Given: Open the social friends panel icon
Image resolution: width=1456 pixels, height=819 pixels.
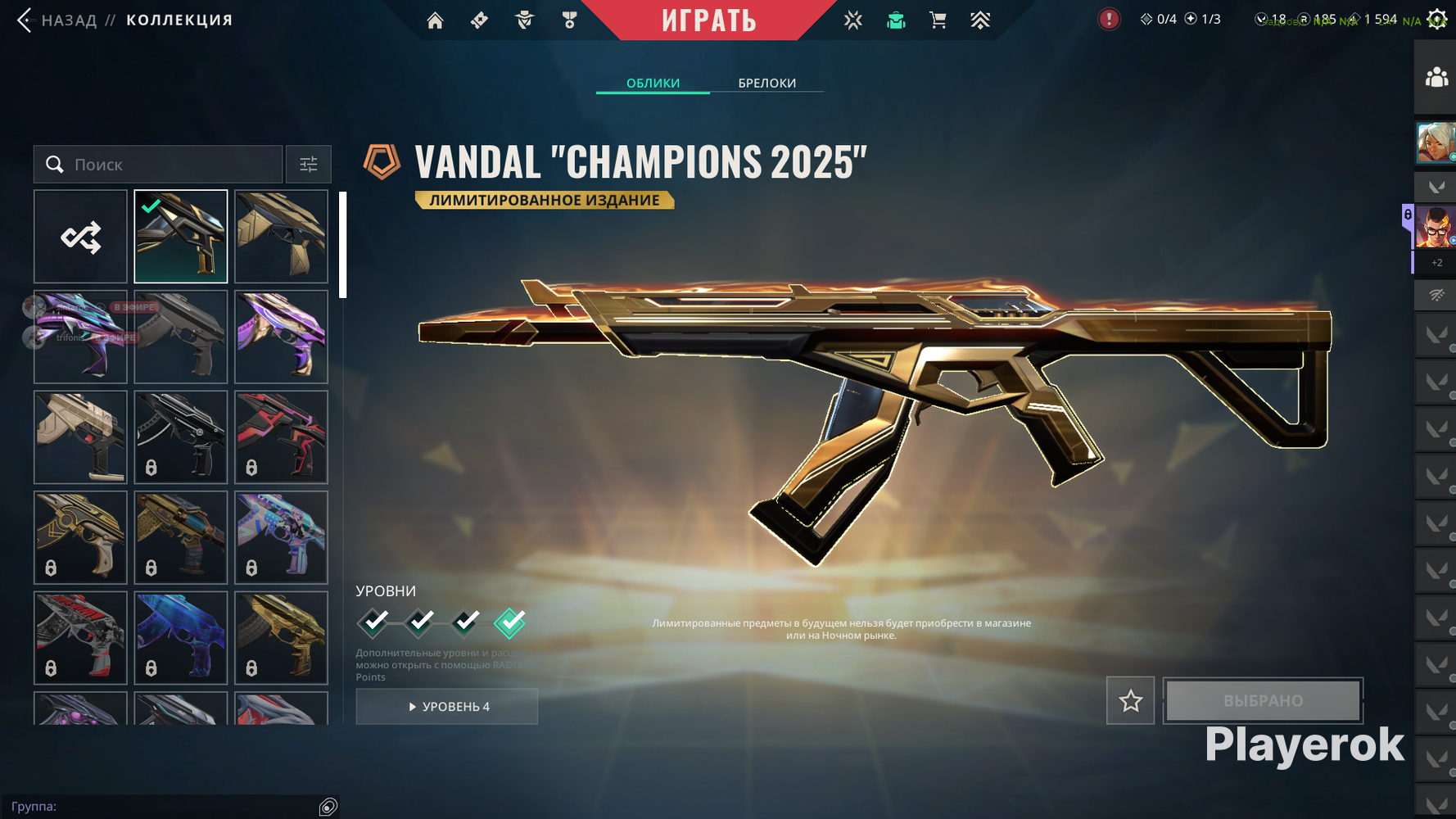Looking at the screenshot, I should coord(1436,78).
